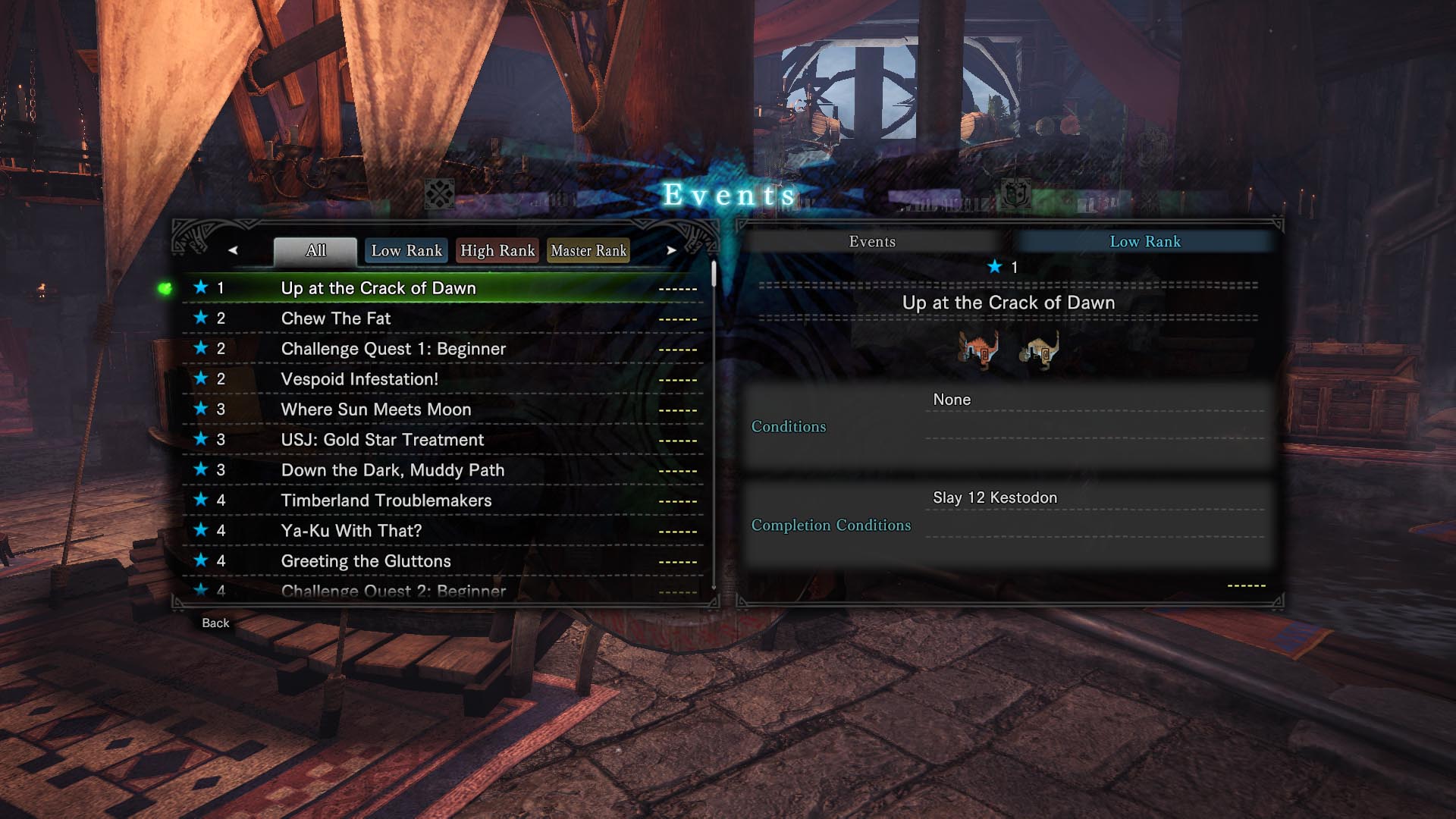Switch to the Low Rank filter tab
1456x819 pixels.
(406, 251)
